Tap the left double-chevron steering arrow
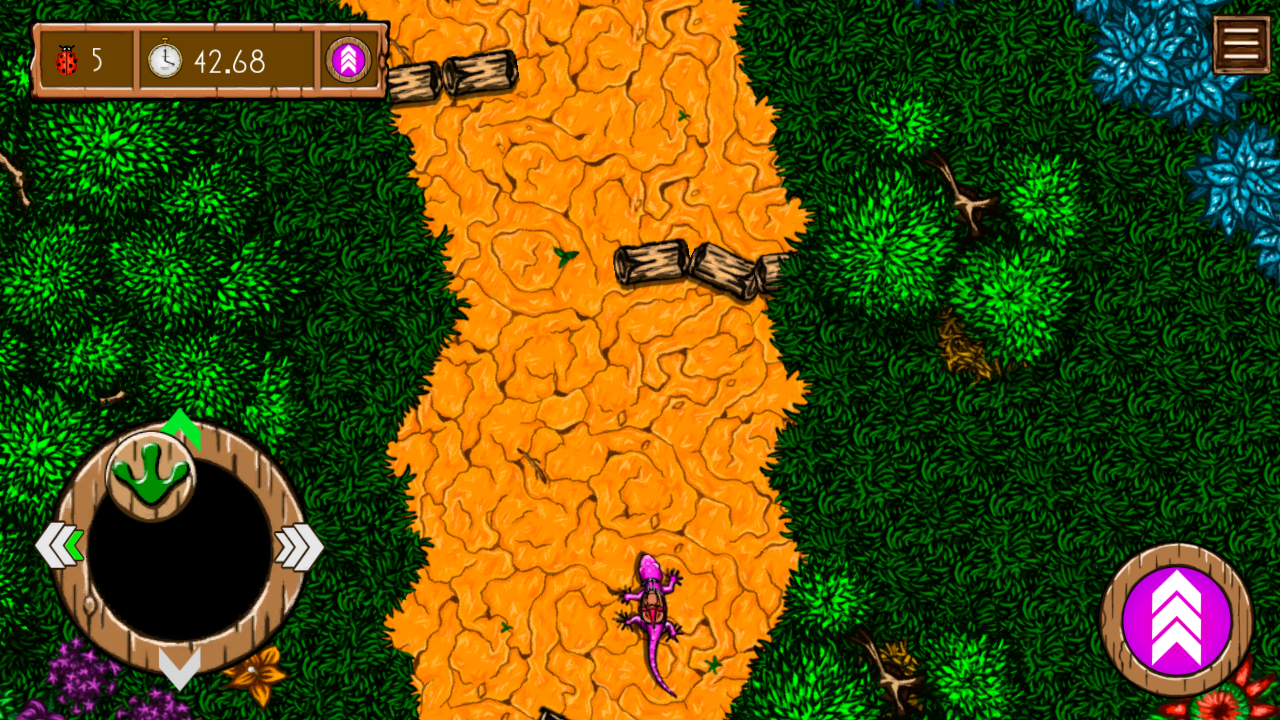Image resolution: width=1280 pixels, height=720 pixels. (x=59, y=546)
